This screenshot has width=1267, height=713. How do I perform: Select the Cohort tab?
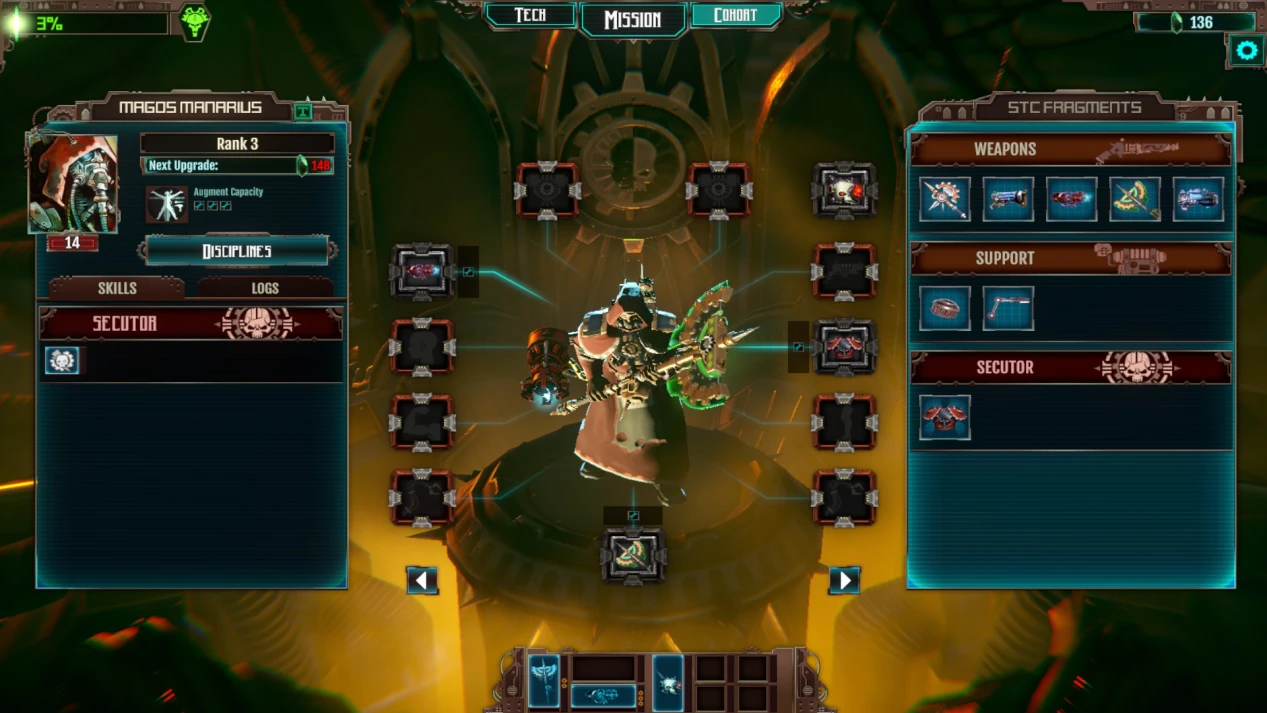pyautogui.click(x=734, y=15)
